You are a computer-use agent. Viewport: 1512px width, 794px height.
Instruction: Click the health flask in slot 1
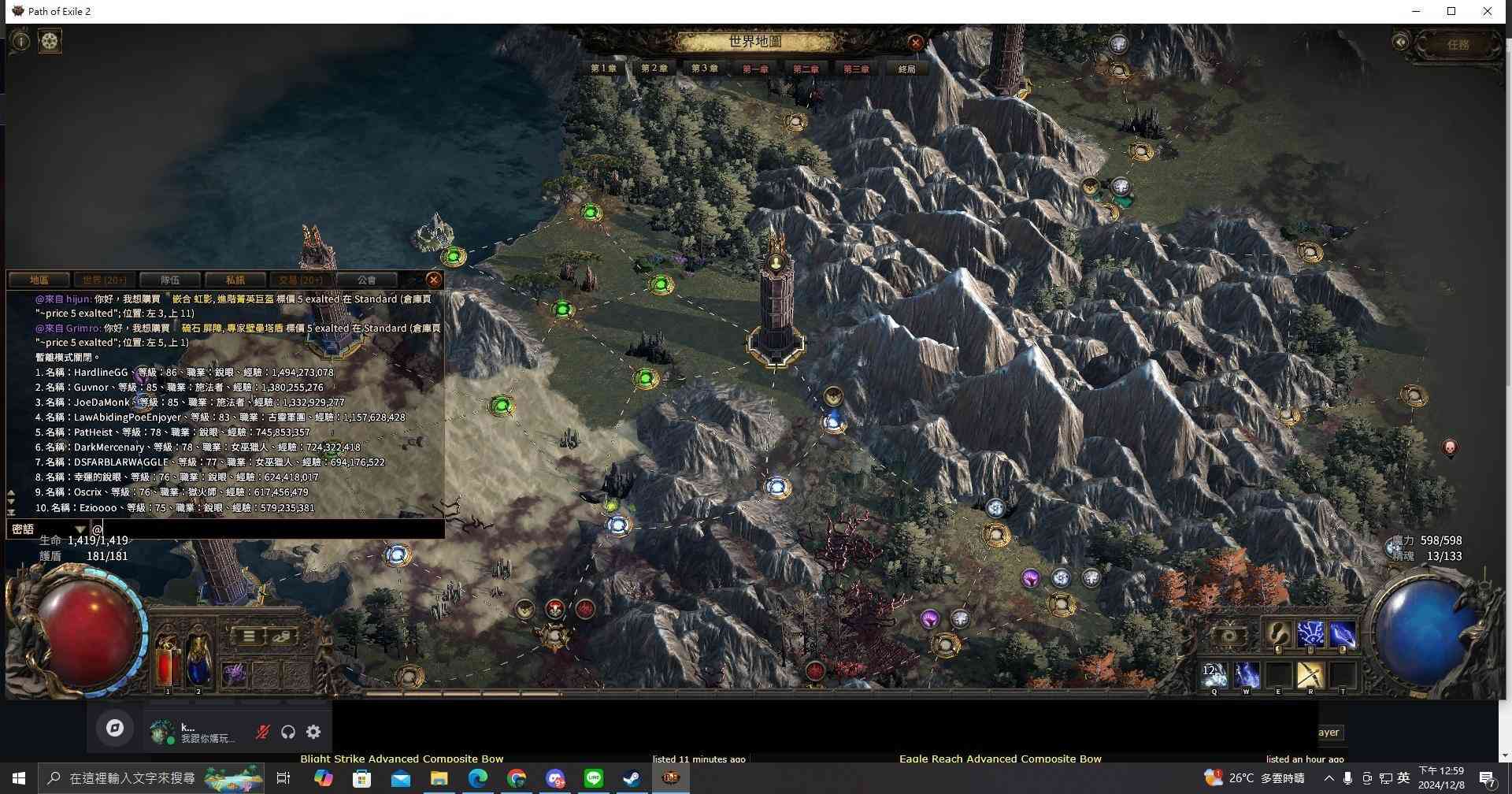pyautogui.click(x=165, y=666)
